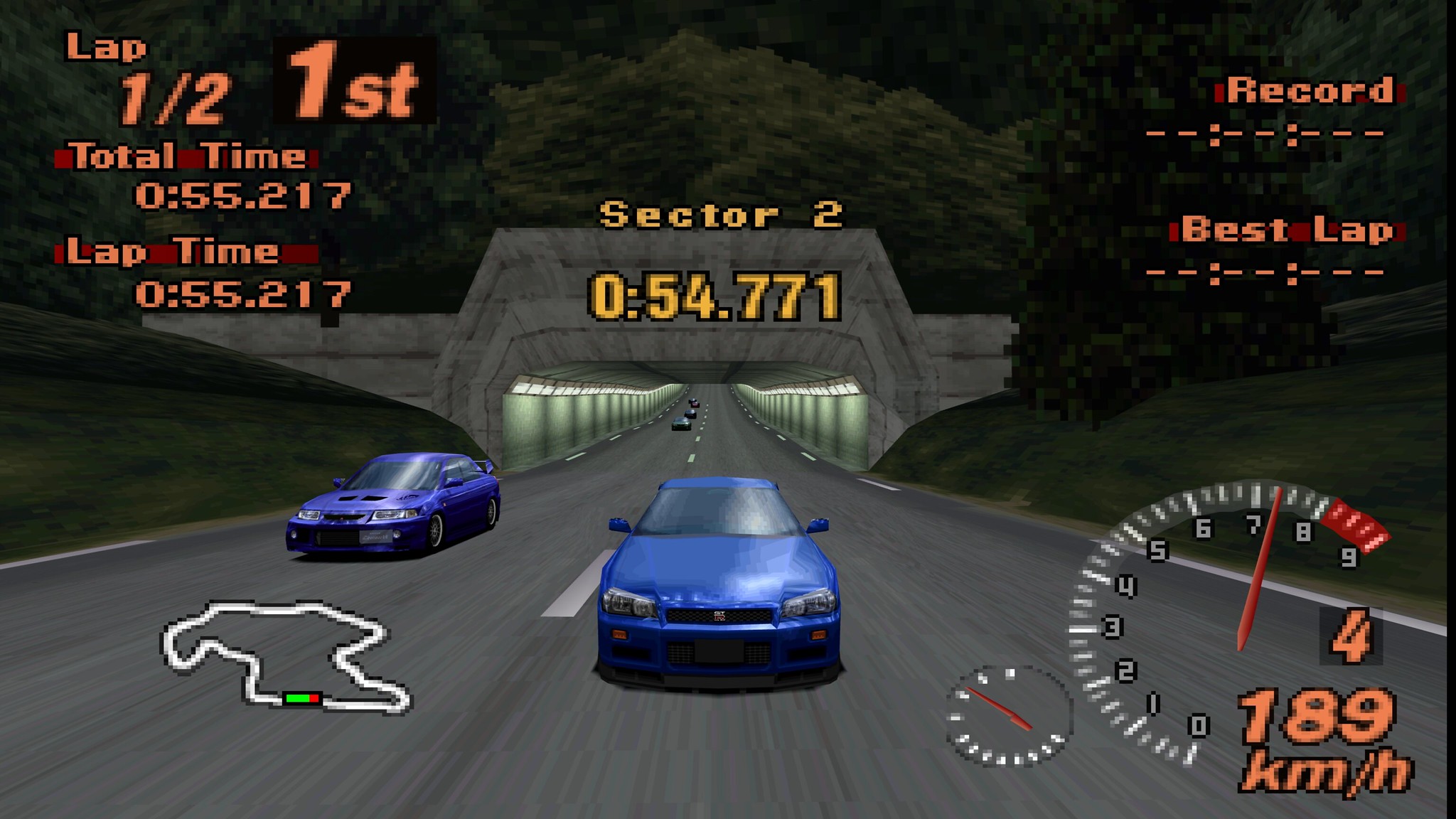The width and height of the screenshot is (1456, 819).
Task: Click the track outline minimap
Action: pos(284,655)
